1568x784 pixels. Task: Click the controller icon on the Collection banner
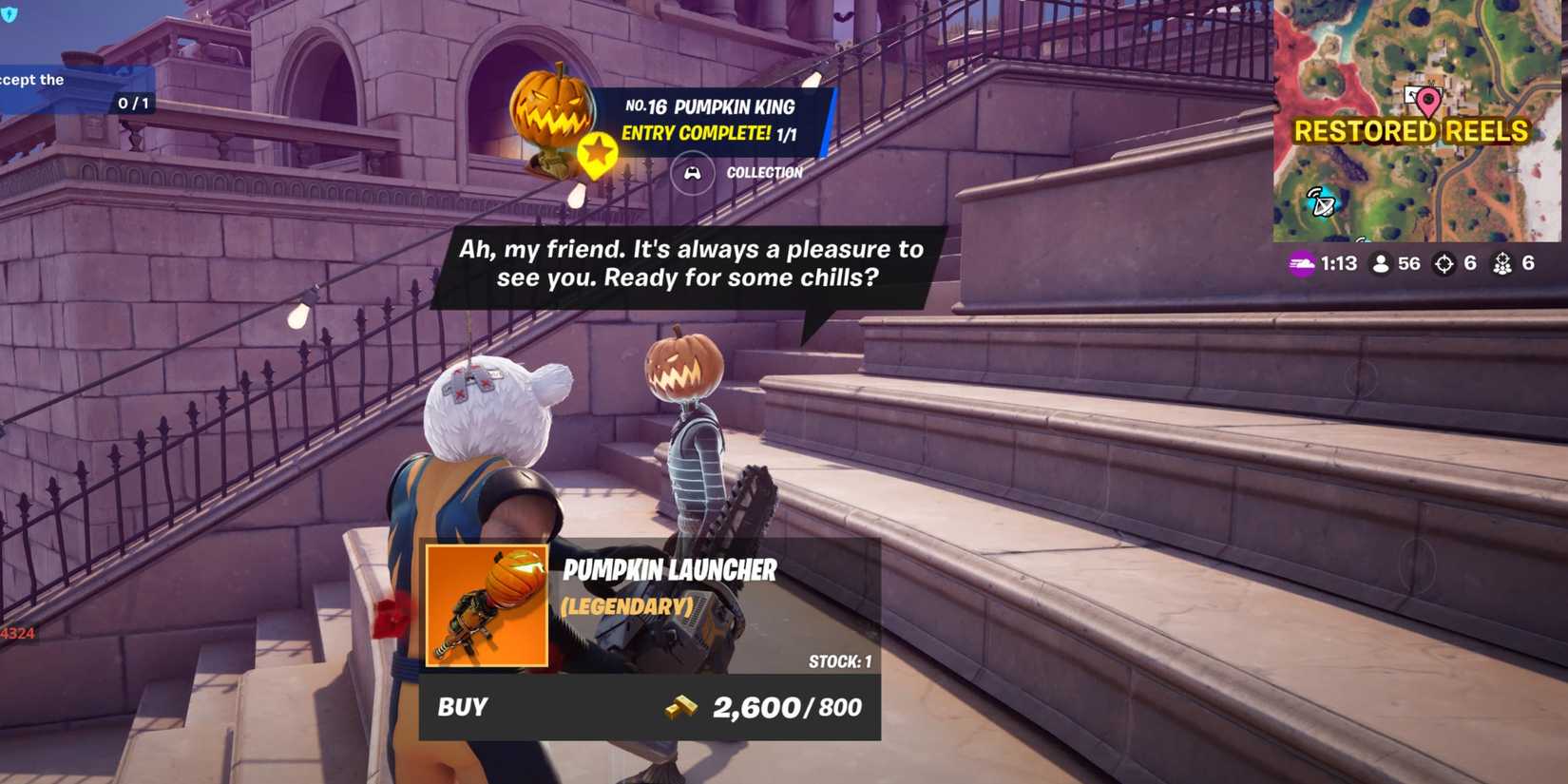(693, 172)
